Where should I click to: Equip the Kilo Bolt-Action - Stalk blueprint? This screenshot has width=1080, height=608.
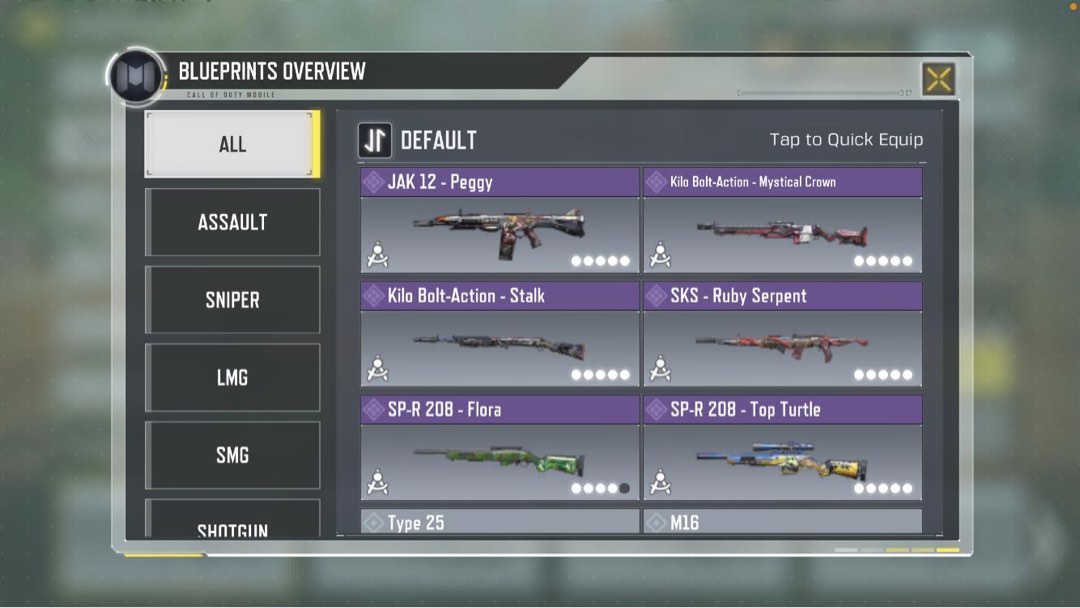coord(499,335)
